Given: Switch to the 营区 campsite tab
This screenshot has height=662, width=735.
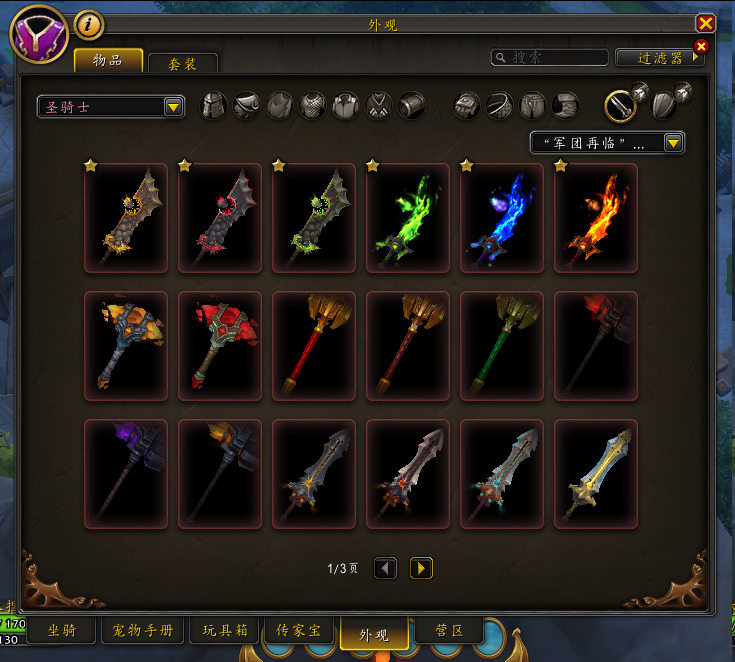Looking at the screenshot, I should click(x=448, y=631).
